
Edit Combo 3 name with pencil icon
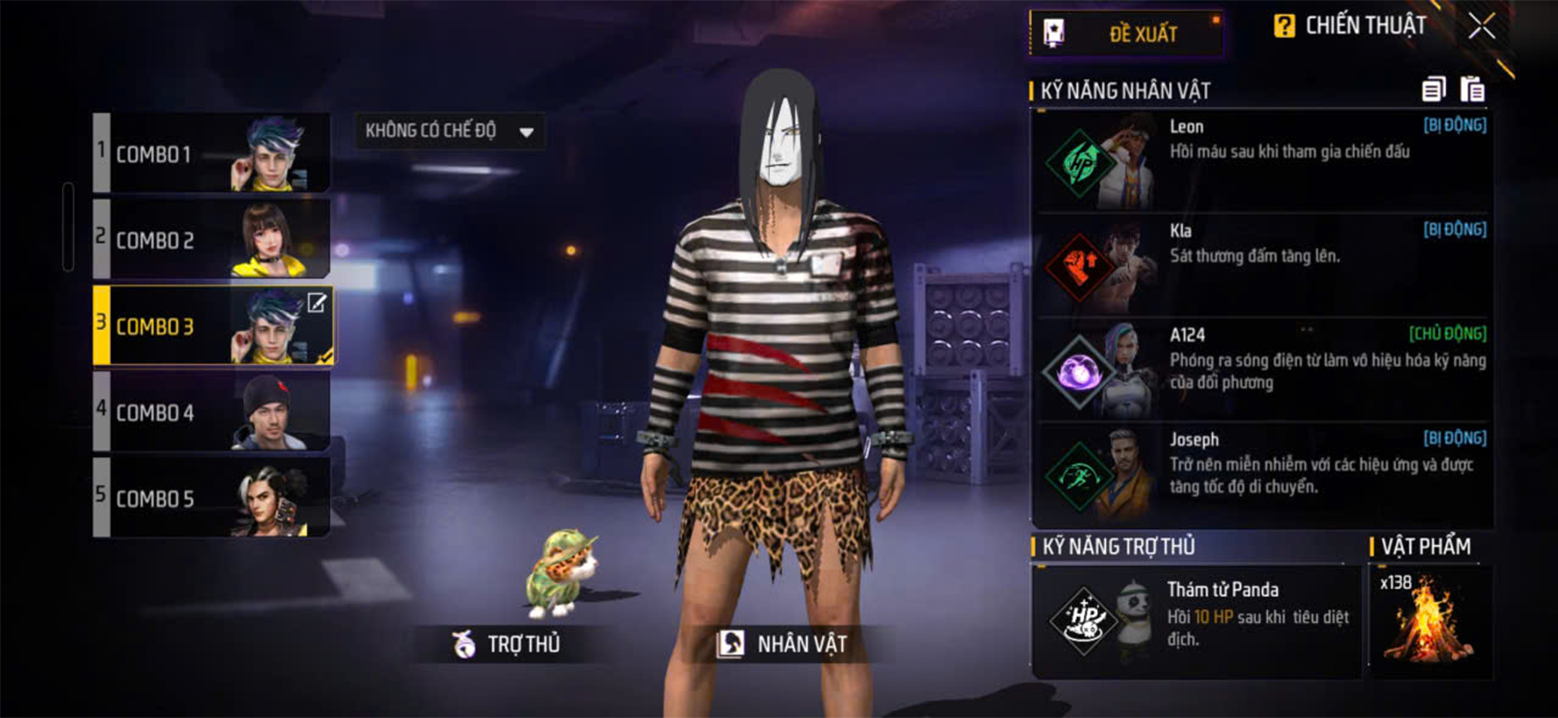tap(316, 303)
